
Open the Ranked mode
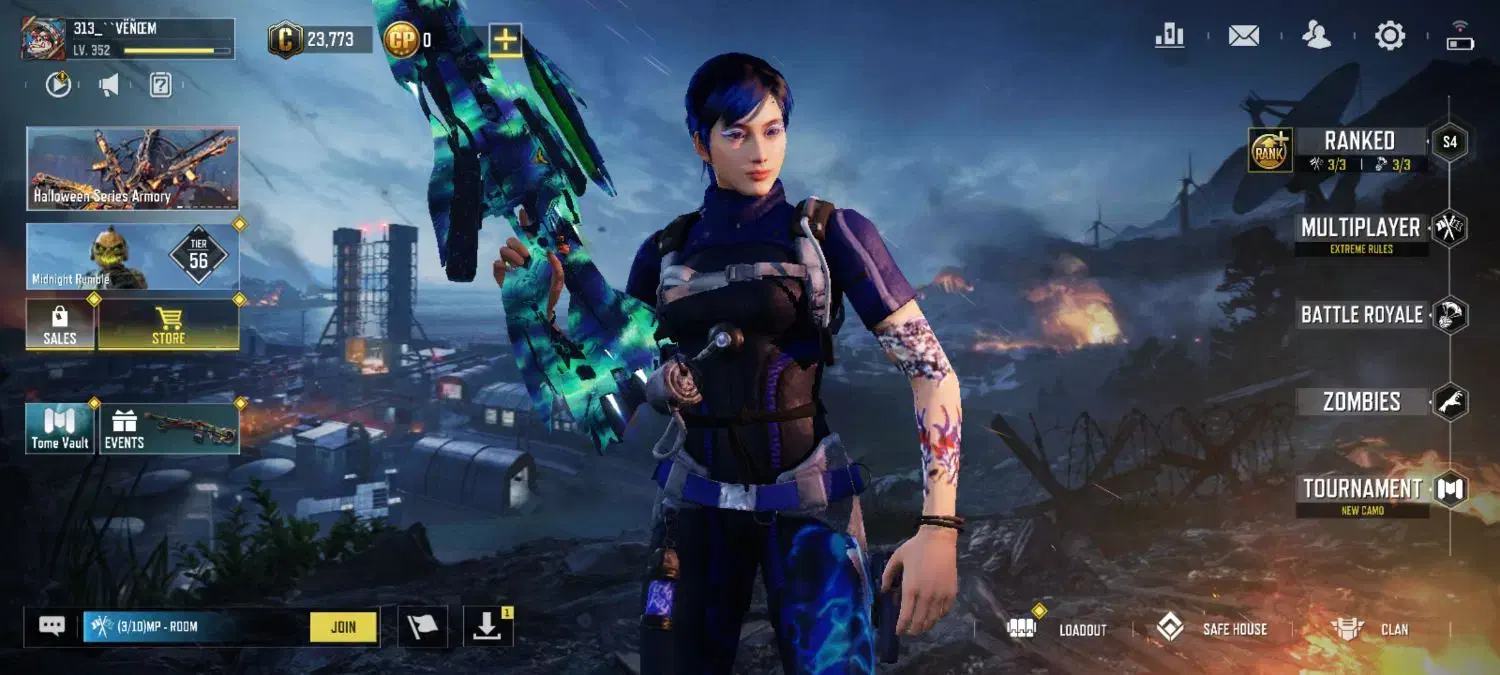1359,141
